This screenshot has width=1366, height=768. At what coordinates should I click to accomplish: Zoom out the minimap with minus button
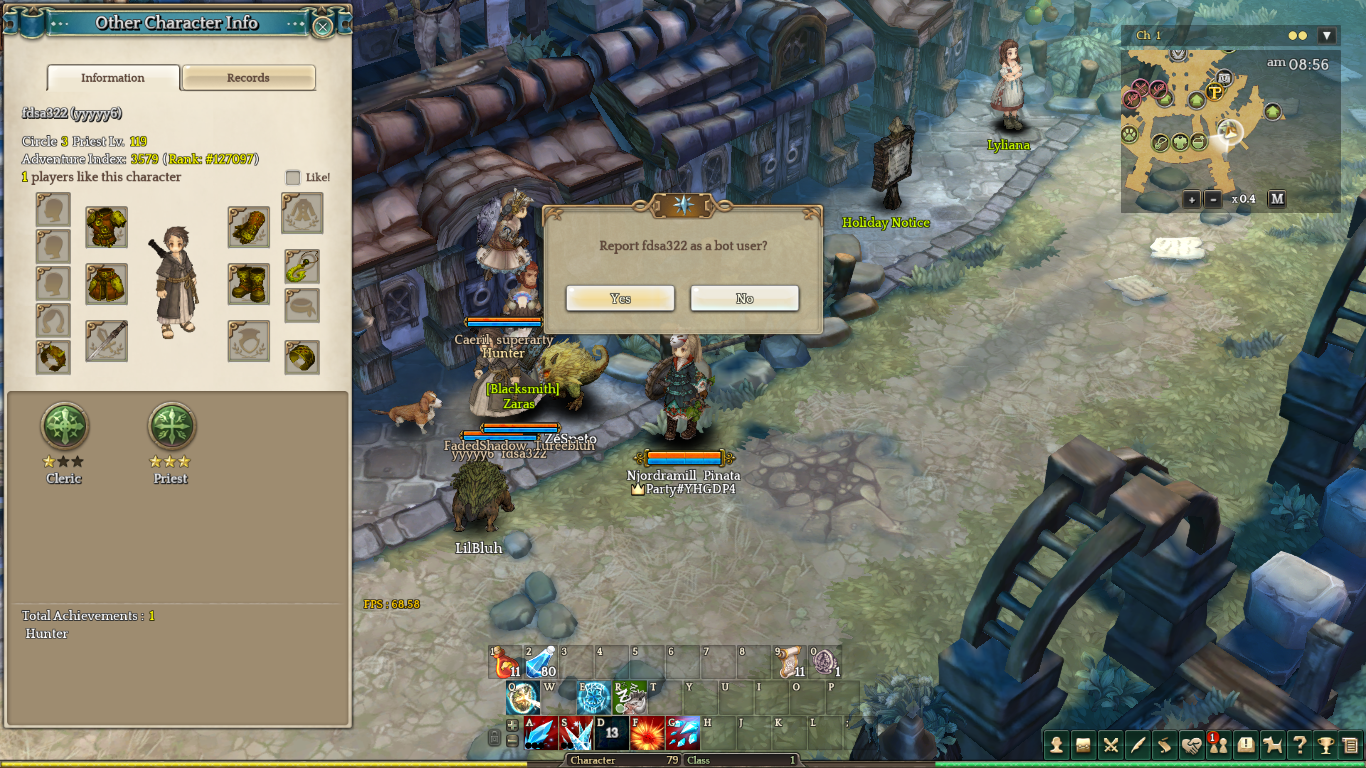(x=1213, y=199)
